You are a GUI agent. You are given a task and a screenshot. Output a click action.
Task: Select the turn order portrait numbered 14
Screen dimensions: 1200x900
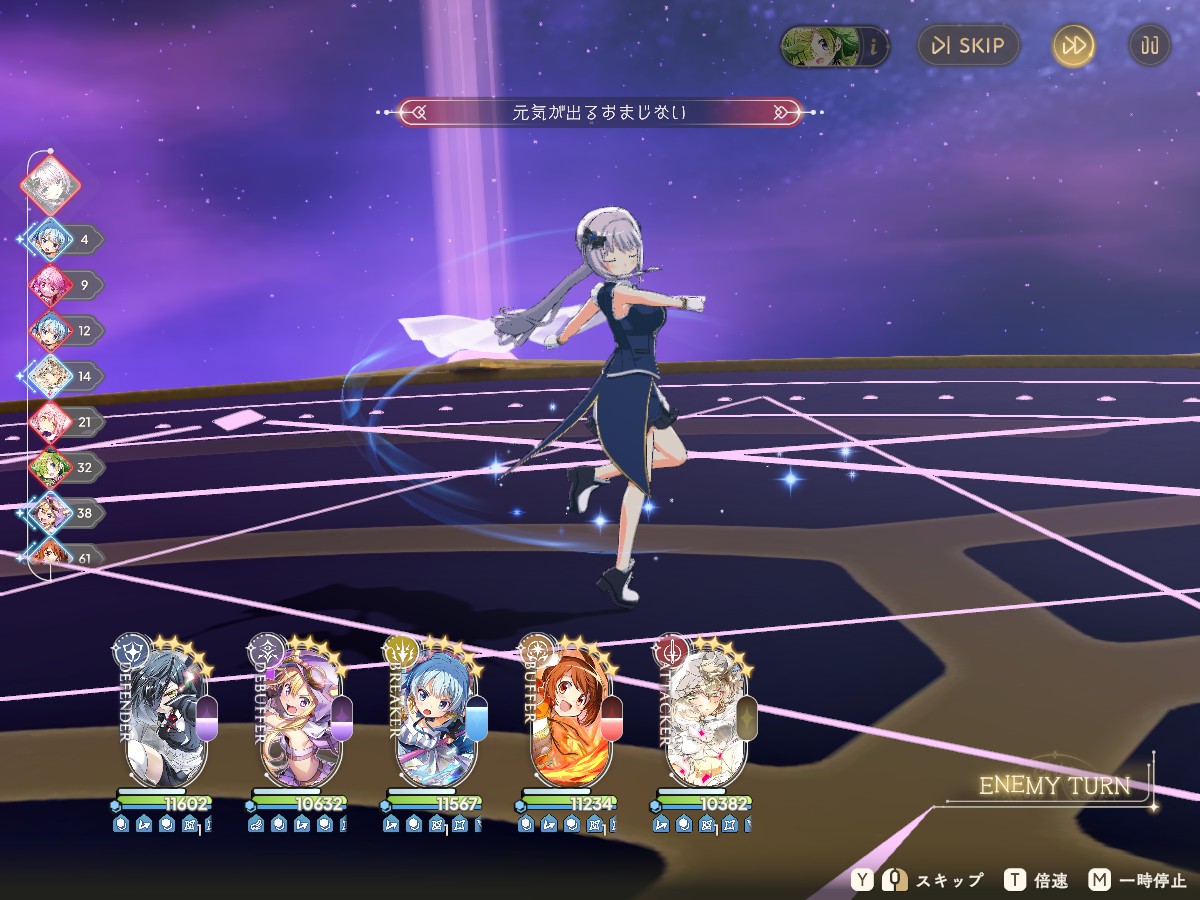49,377
